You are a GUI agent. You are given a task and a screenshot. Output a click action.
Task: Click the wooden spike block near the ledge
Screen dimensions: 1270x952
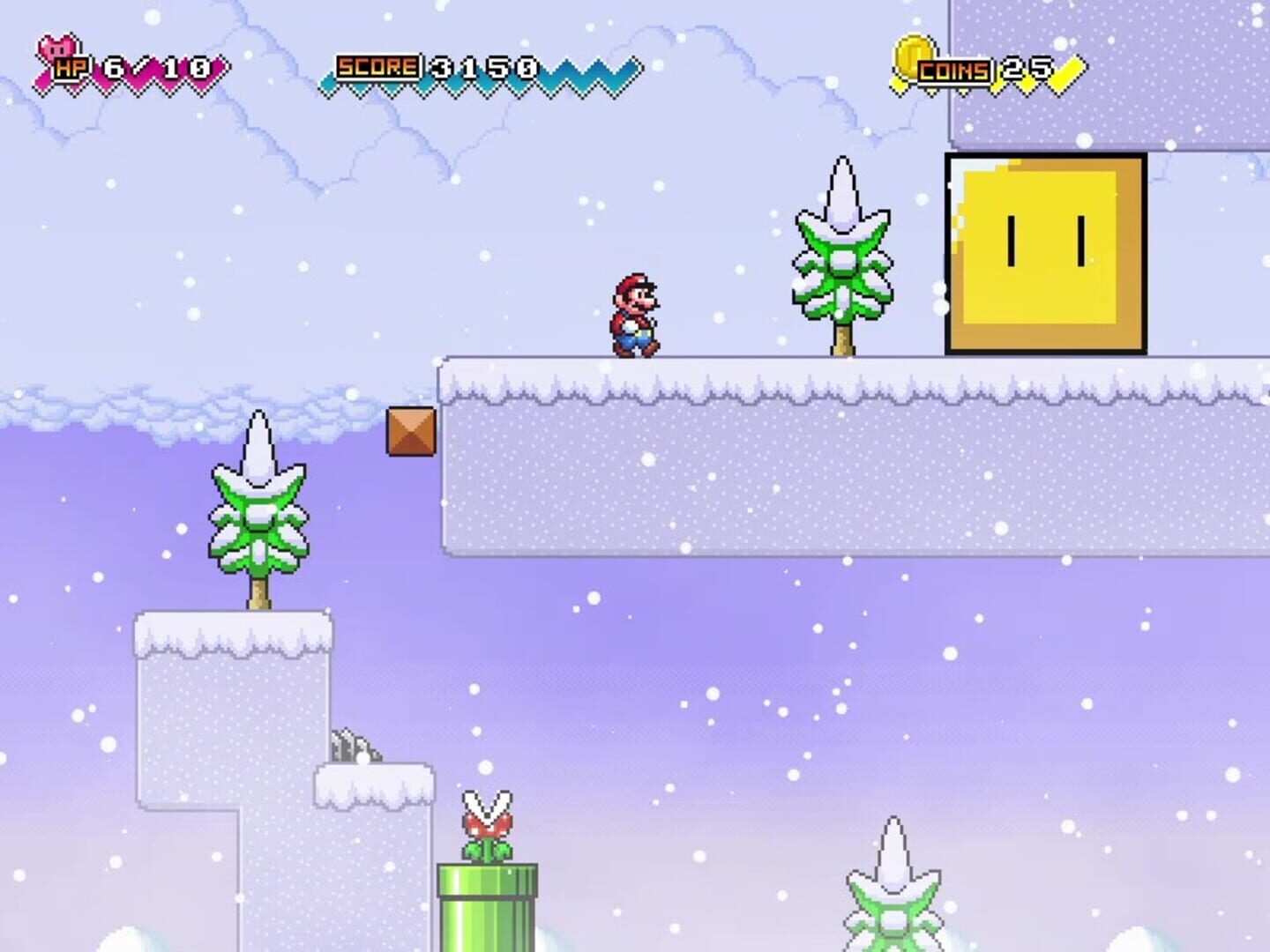[x=410, y=431]
